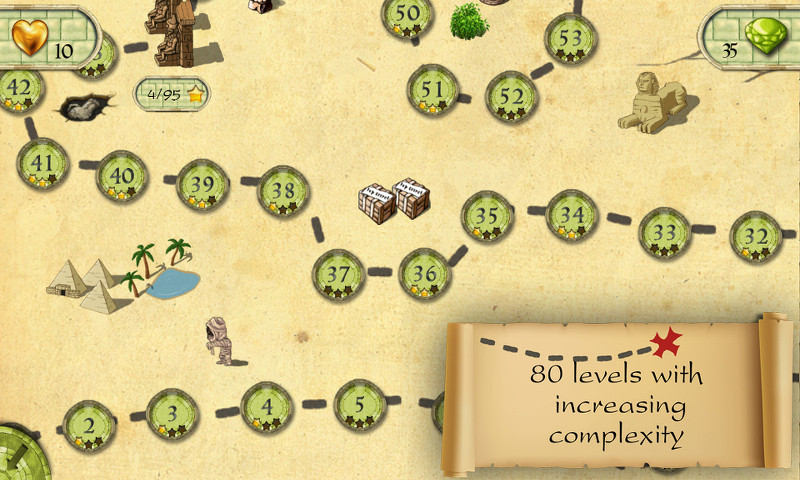Enter level 52
800x480 pixels.
512,98
